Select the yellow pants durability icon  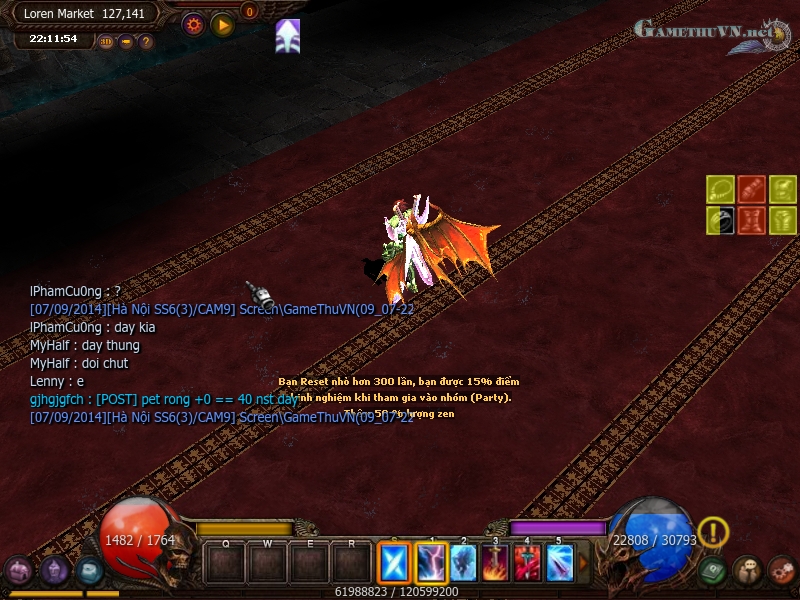782,220
